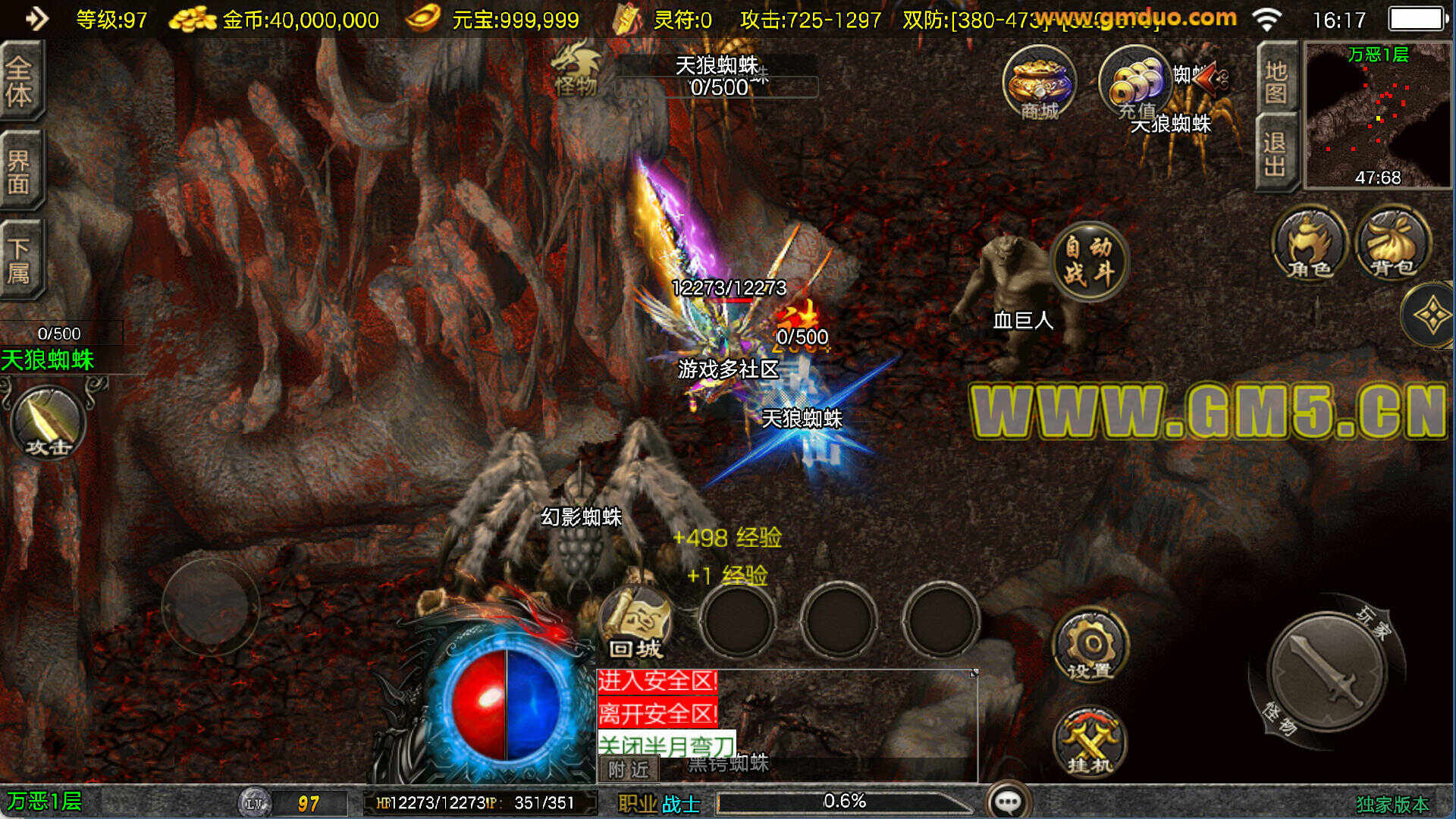Toggle 自动战斗 auto battle
This screenshot has height=819, width=1456.
[1089, 260]
